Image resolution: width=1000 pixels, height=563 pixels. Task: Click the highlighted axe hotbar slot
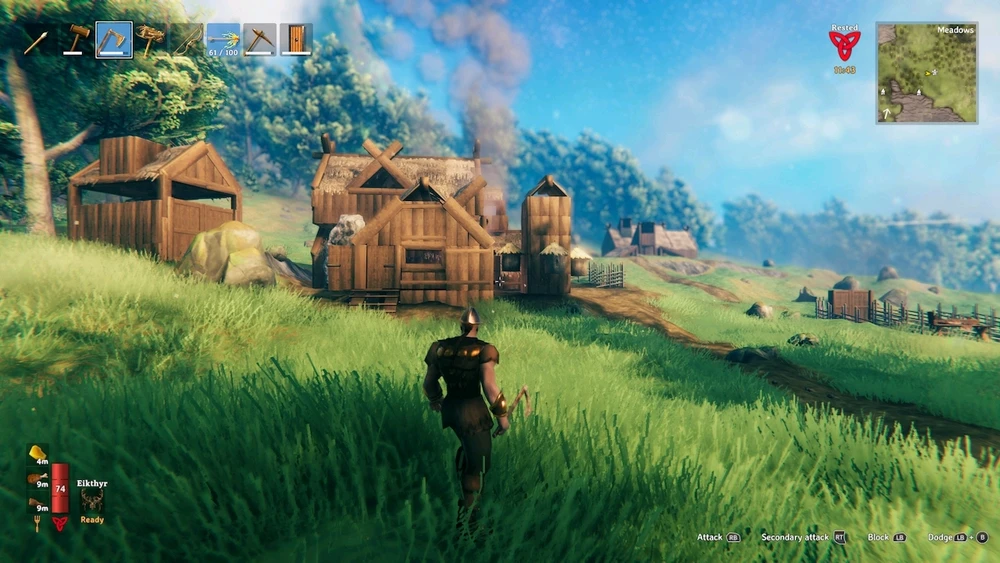(x=114, y=41)
